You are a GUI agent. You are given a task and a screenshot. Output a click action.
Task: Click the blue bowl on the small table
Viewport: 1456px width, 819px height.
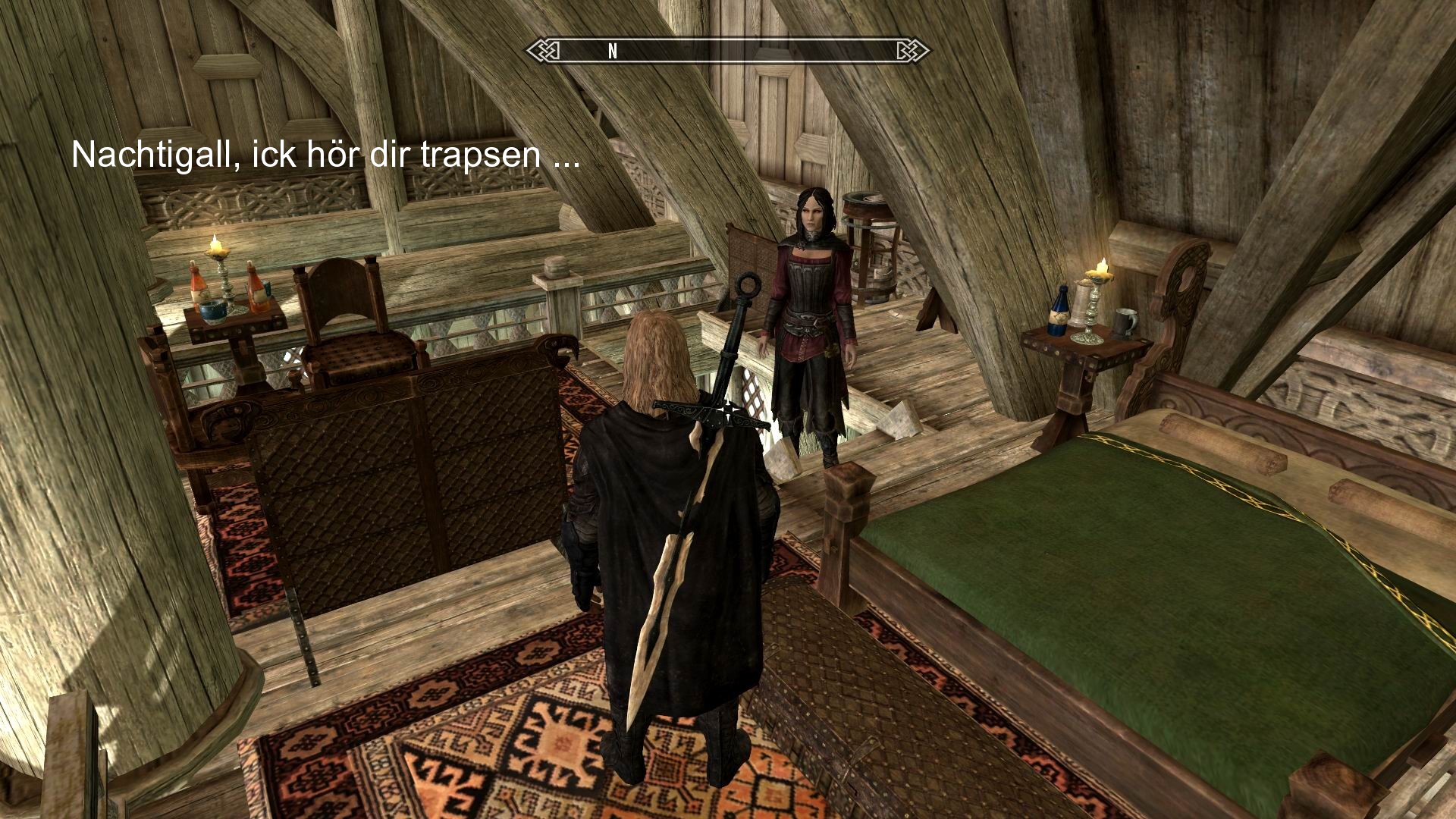(x=213, y=311)
